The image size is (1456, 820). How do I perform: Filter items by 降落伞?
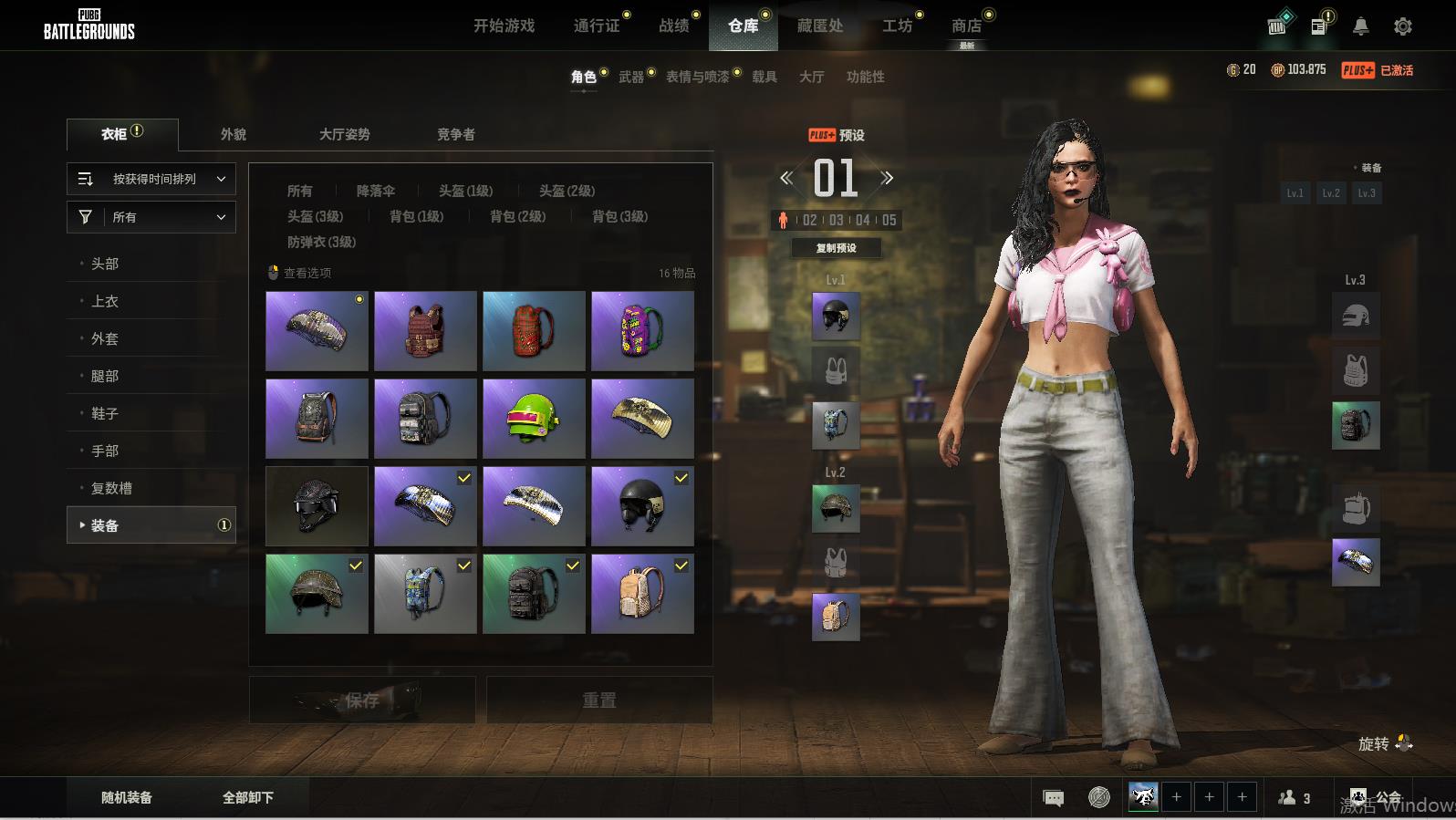[x=375, y=191]
